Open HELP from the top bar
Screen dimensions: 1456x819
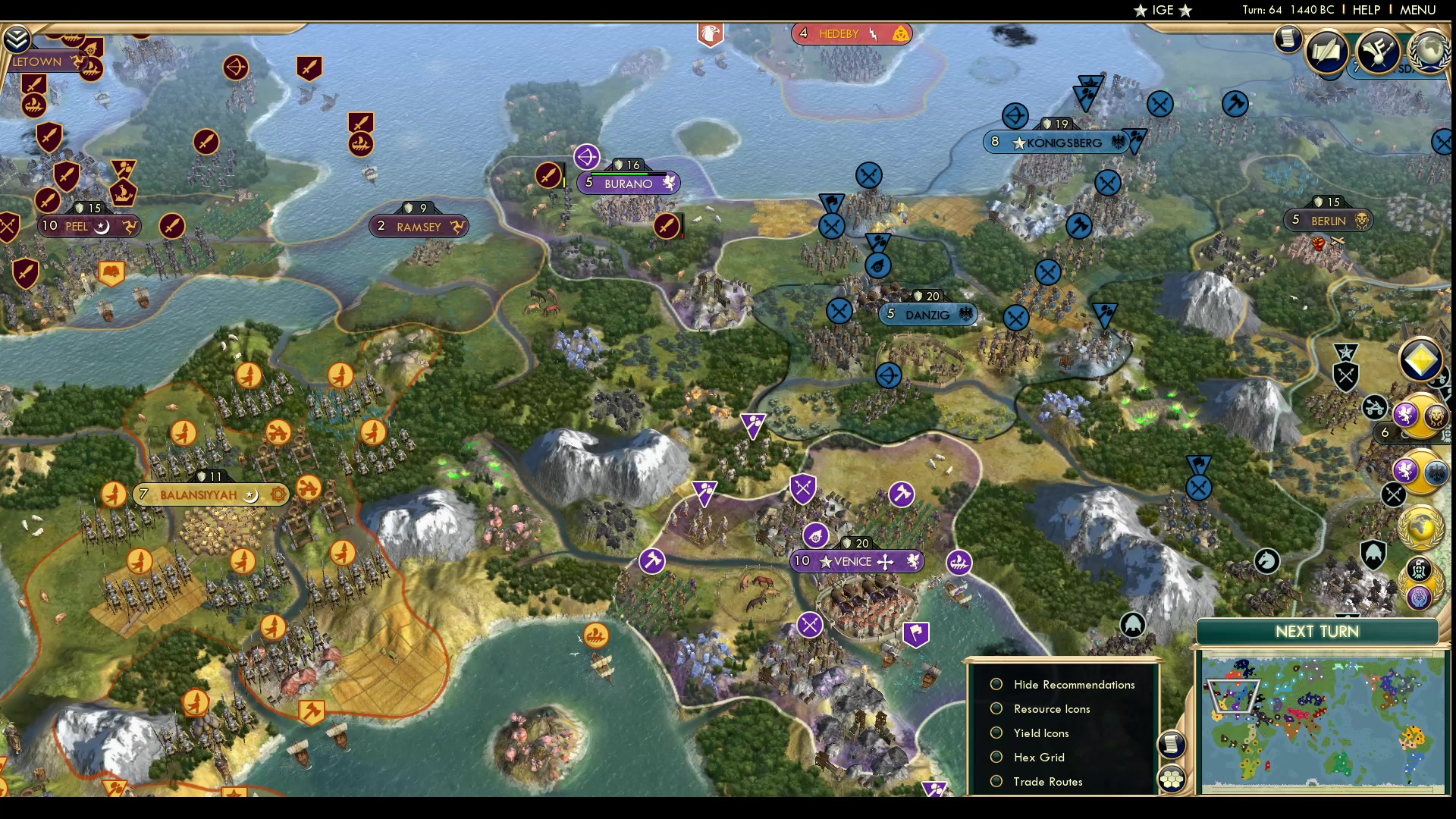pyautogui.click(x=1365, y=11)
